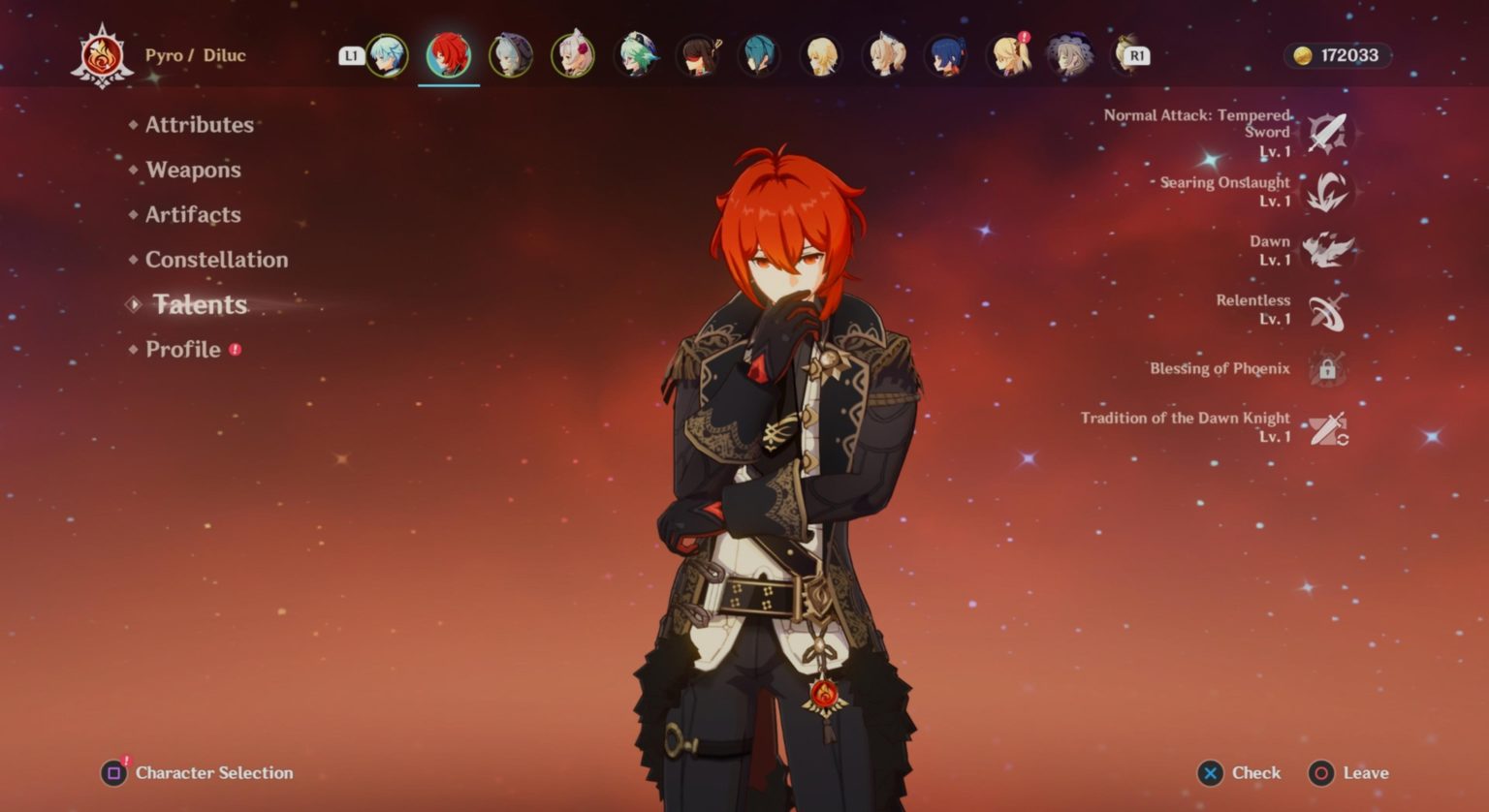Choose Kaeya's dark-blue-haired portrait
The height and width of the screenshot is (812, 1489).
(x=946, y=56)
